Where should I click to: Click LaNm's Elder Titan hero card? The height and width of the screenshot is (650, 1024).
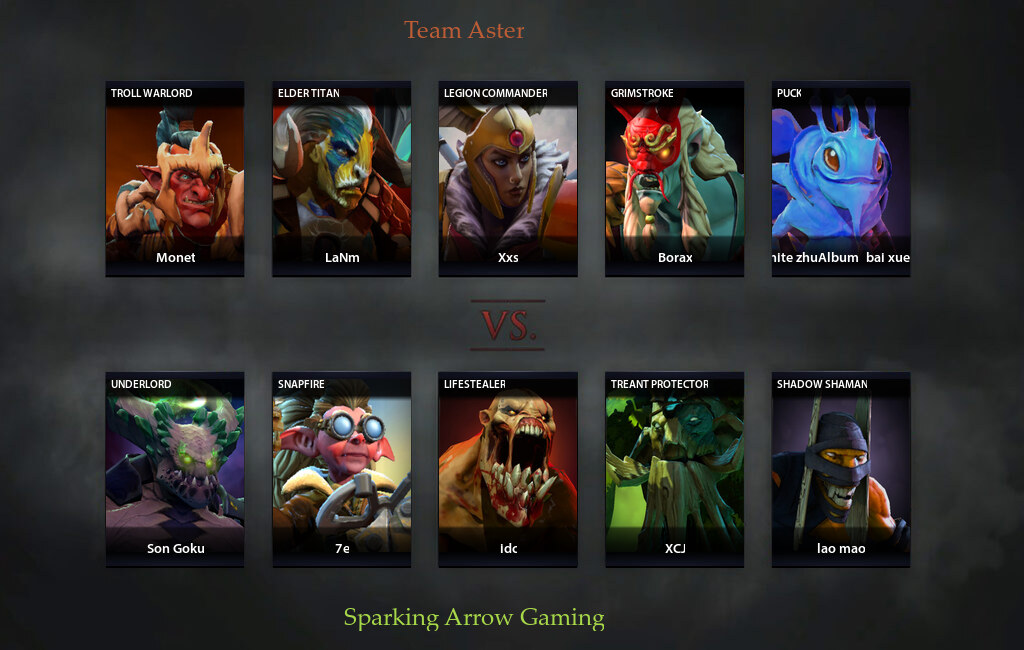point(342,178)
